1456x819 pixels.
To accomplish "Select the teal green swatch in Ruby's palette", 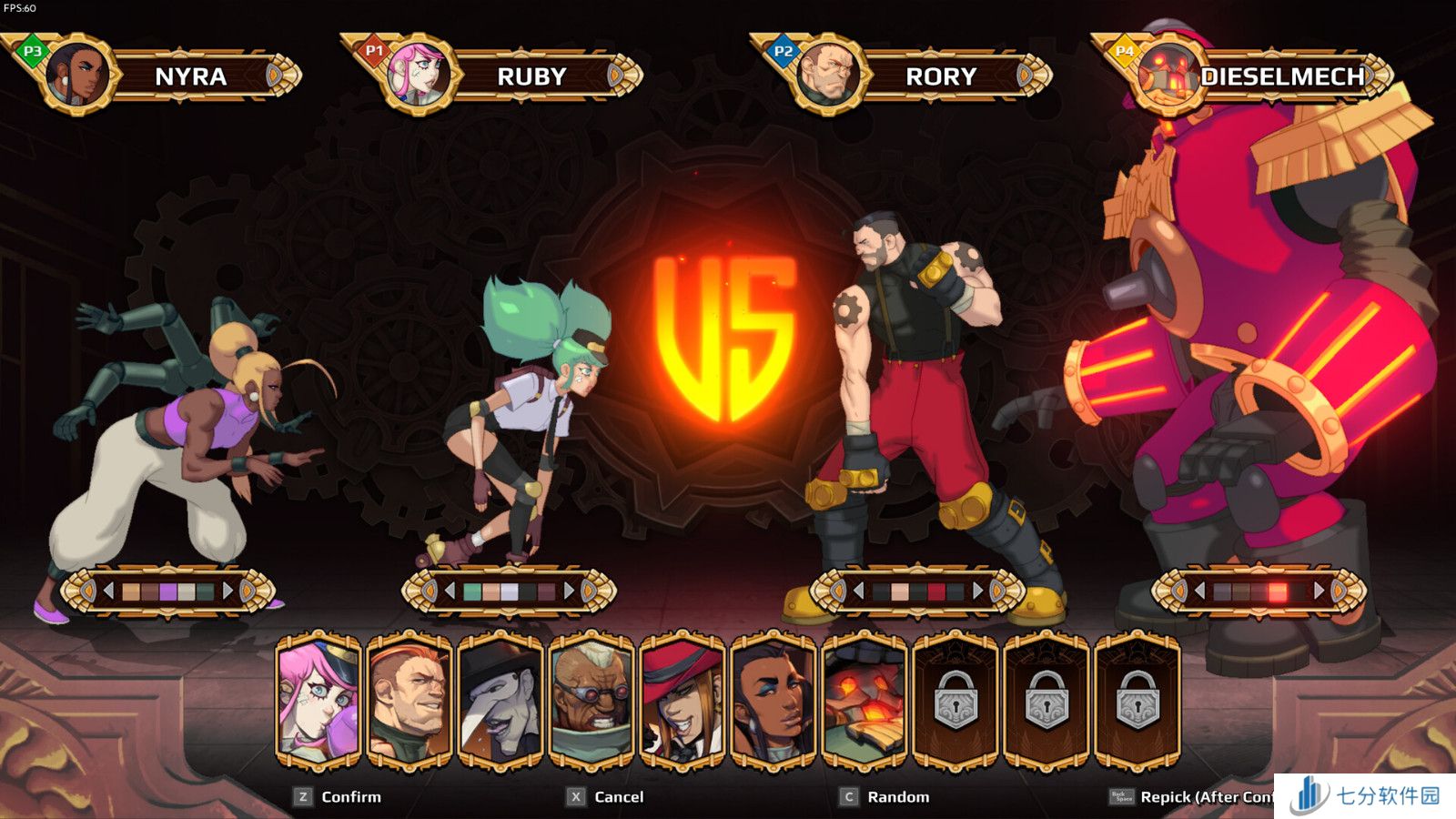I will [x=472, y=592].
